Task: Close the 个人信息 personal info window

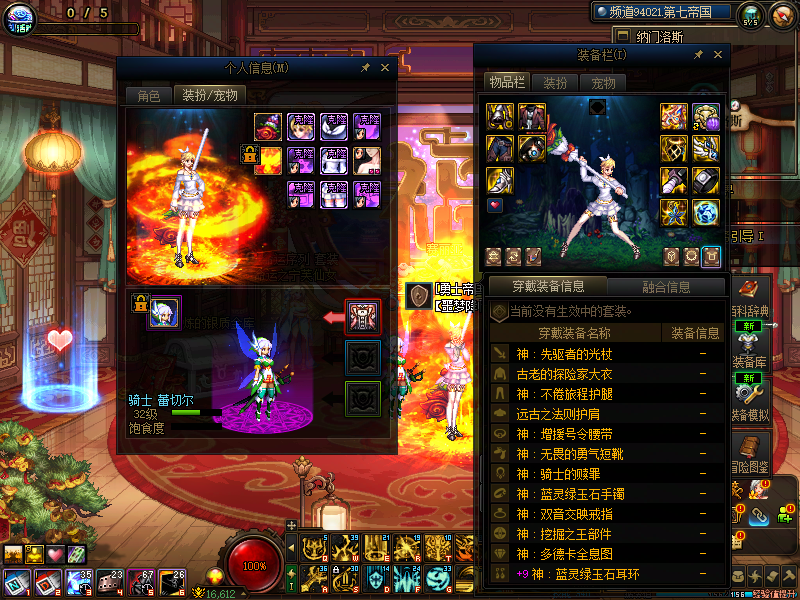Action: point(386,68)
